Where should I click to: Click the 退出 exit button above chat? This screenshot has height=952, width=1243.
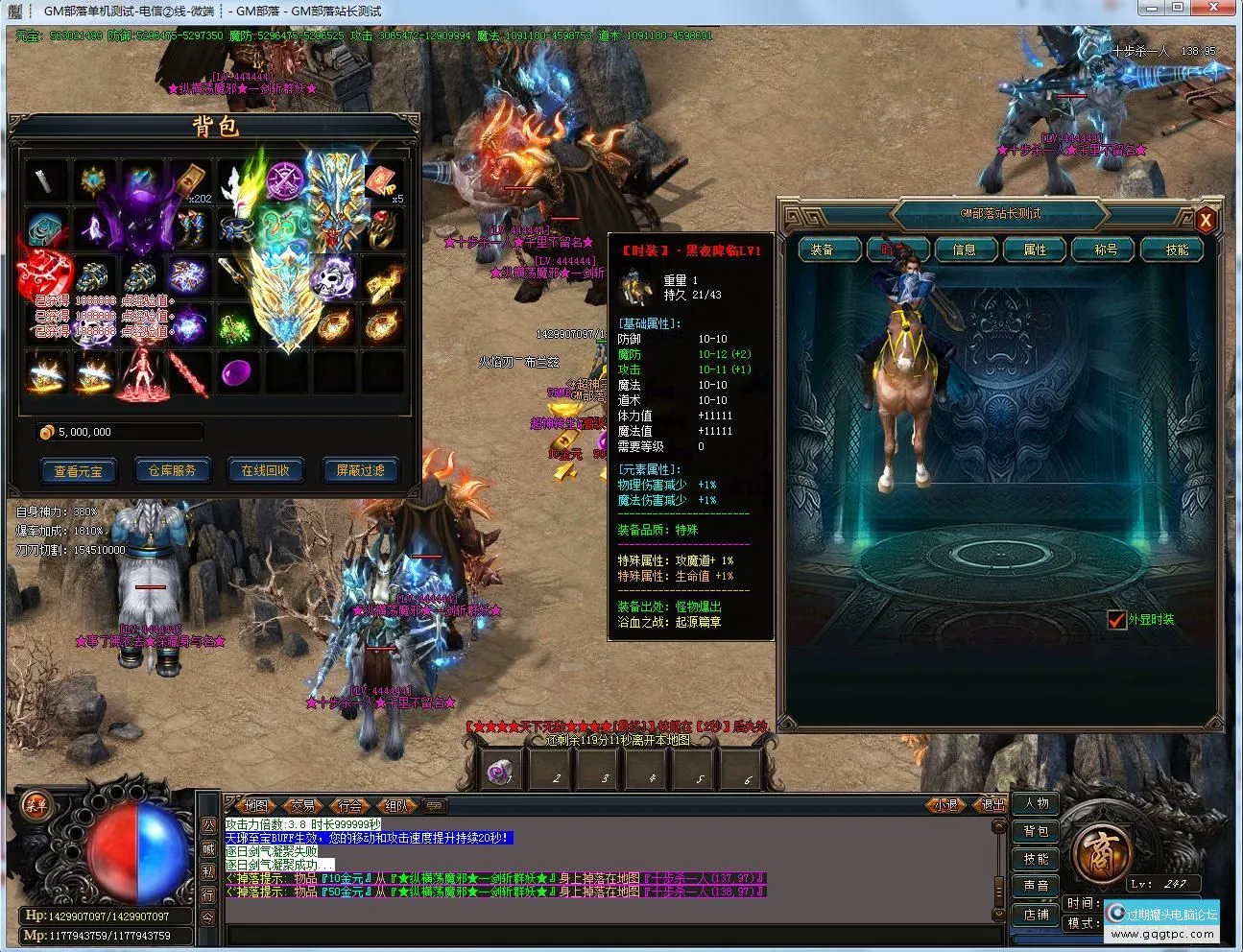tap(992, 805)
